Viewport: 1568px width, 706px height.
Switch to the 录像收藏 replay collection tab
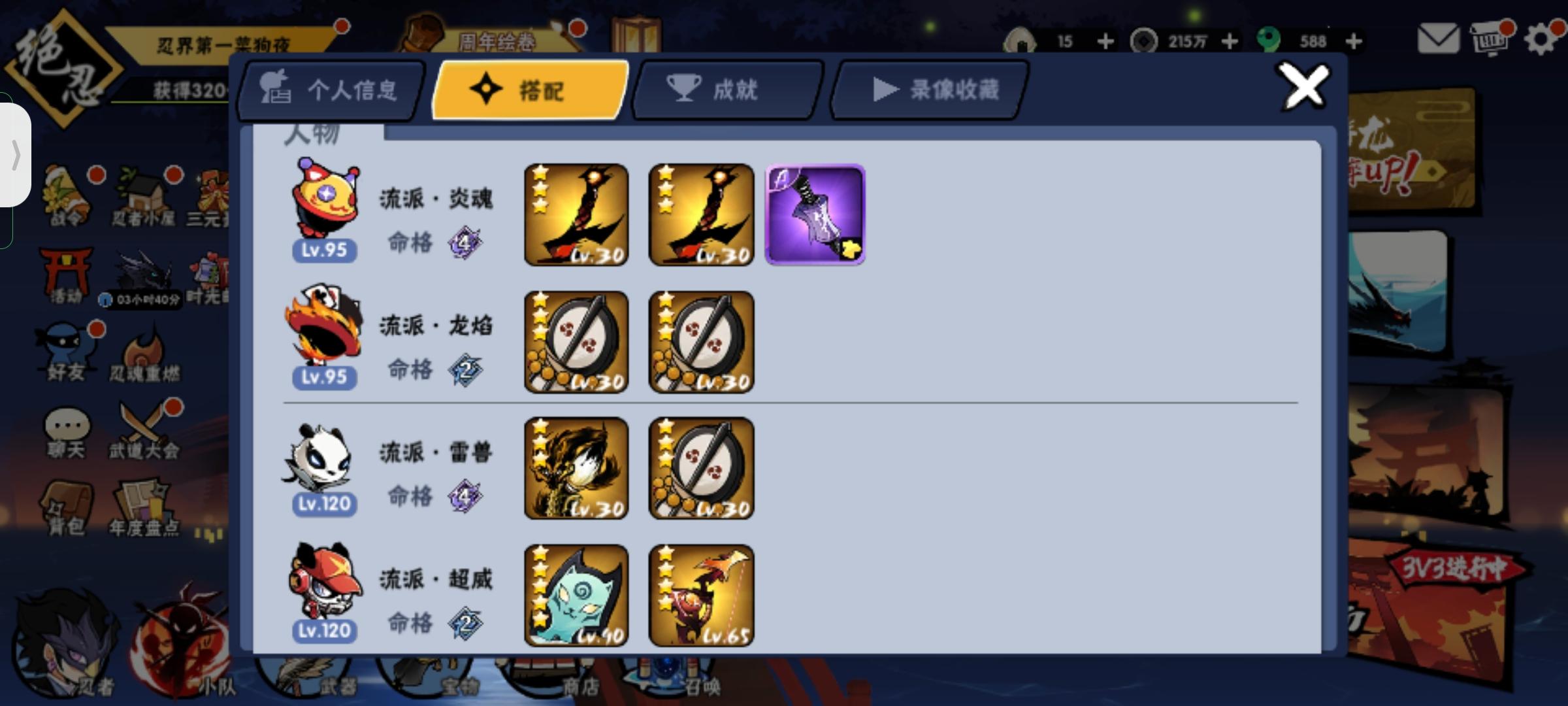click(x=928, y=92)
